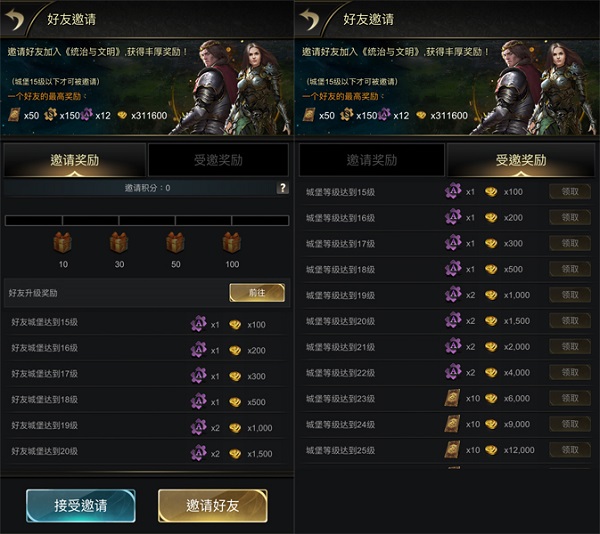This screenshot has height=534, width=600.
Task: Tap the 邀请好友 invite friends button
Action: [212, 506]
